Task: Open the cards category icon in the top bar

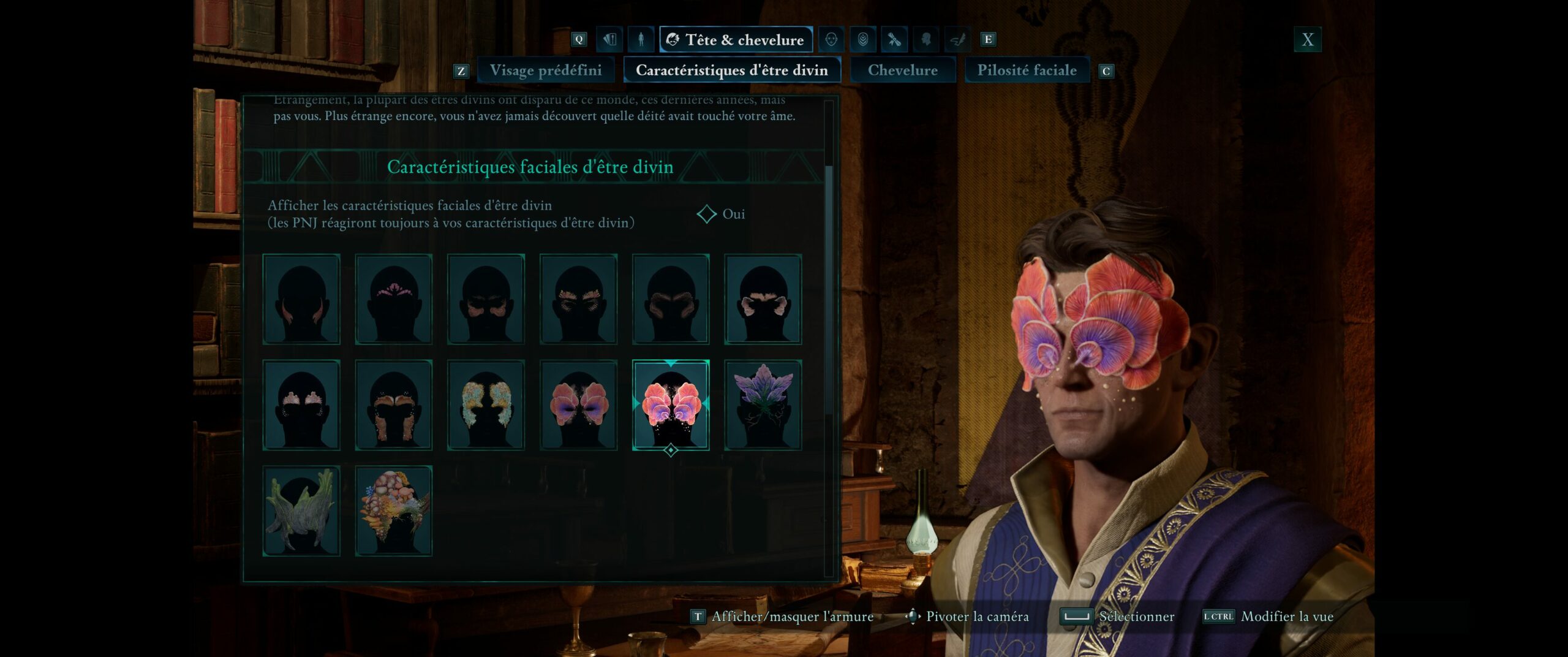Action: coord(609,40)
